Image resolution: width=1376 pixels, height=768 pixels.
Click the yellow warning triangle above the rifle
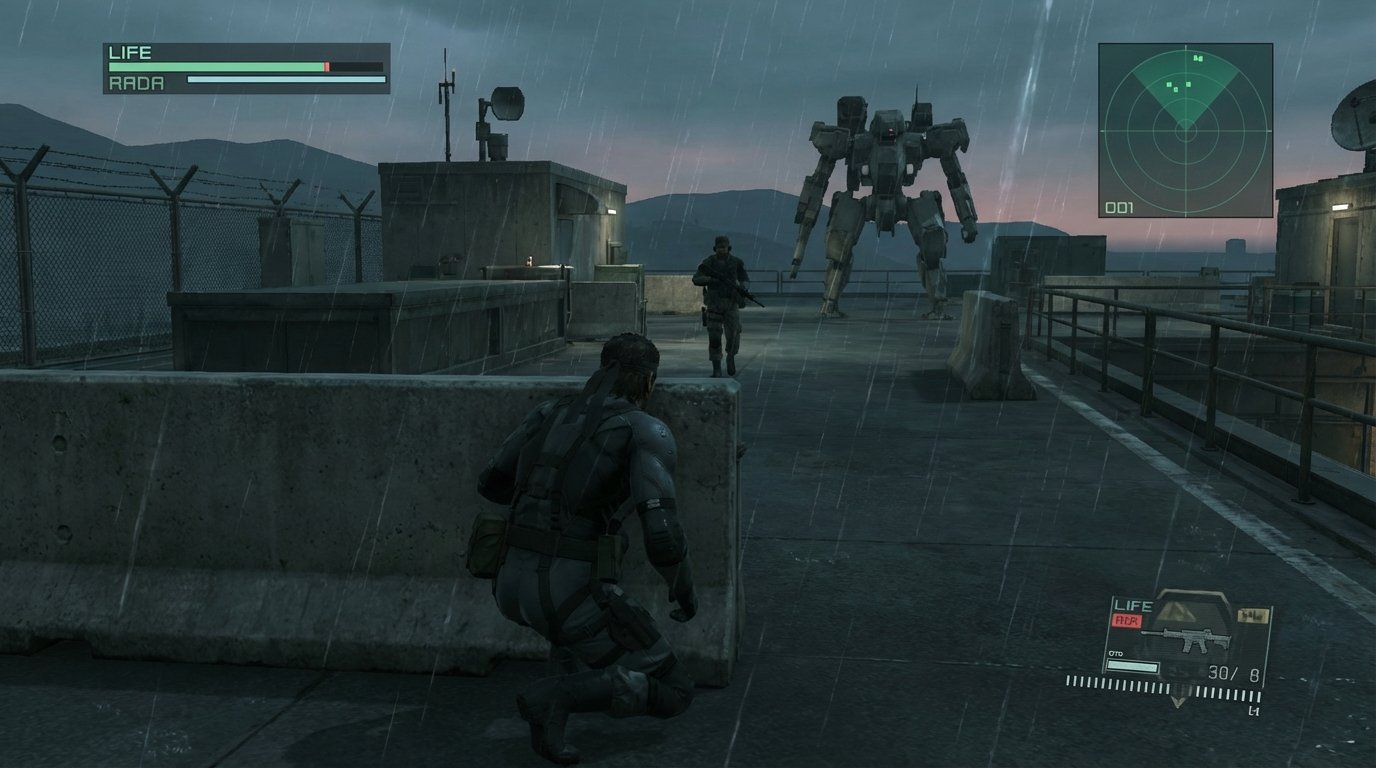point(1177,611)
